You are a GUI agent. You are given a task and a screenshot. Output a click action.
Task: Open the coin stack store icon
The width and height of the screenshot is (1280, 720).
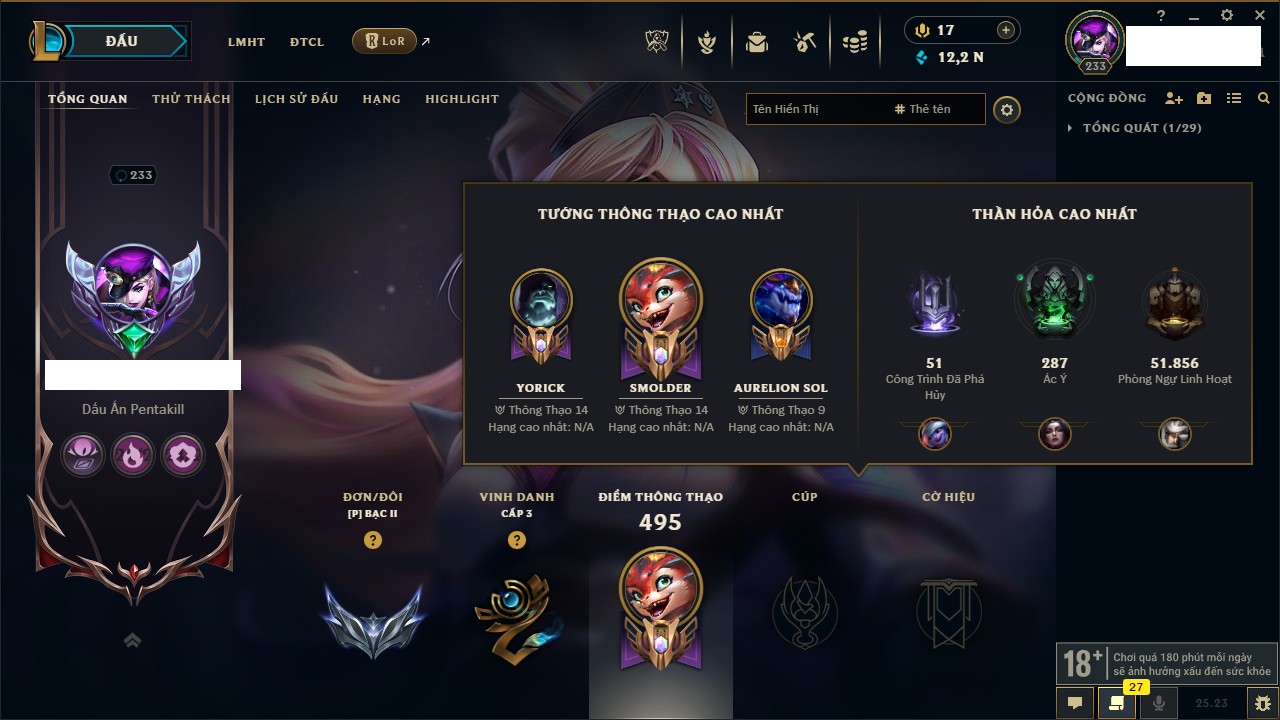(854, 42)
